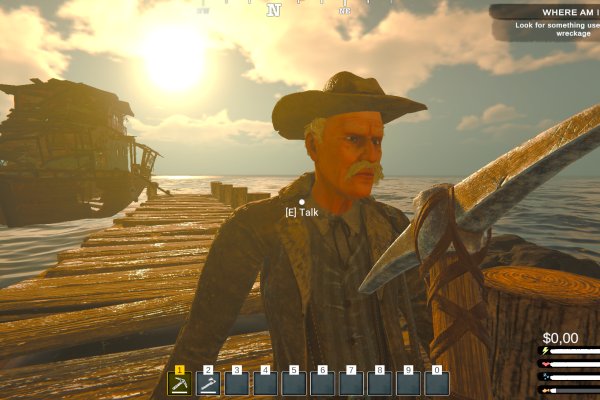Open the "Where Am I" quest tracker
The height and width of the screenshot is (400, 600).
[545, 13]
